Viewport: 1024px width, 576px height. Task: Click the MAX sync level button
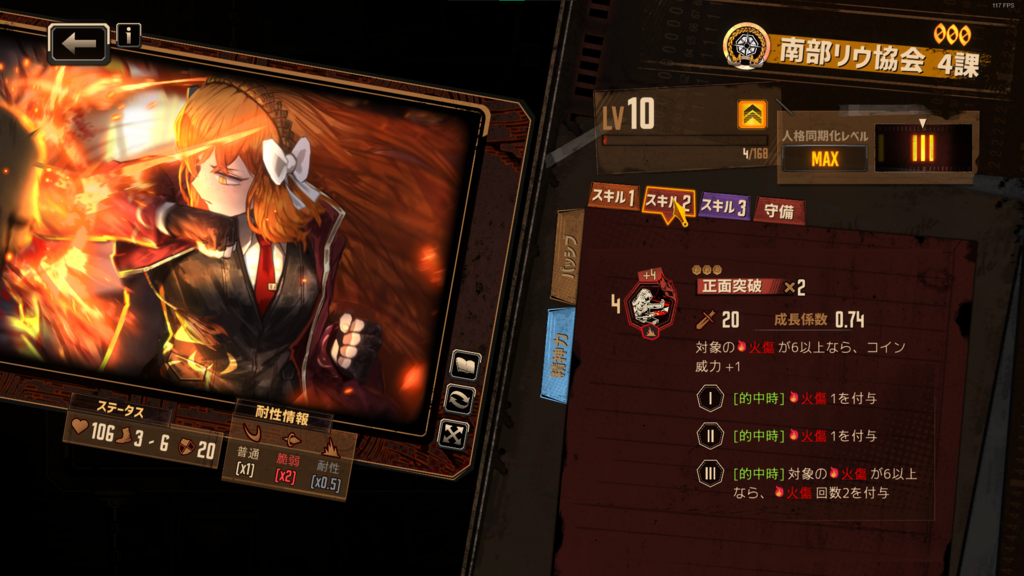(825, 159)
